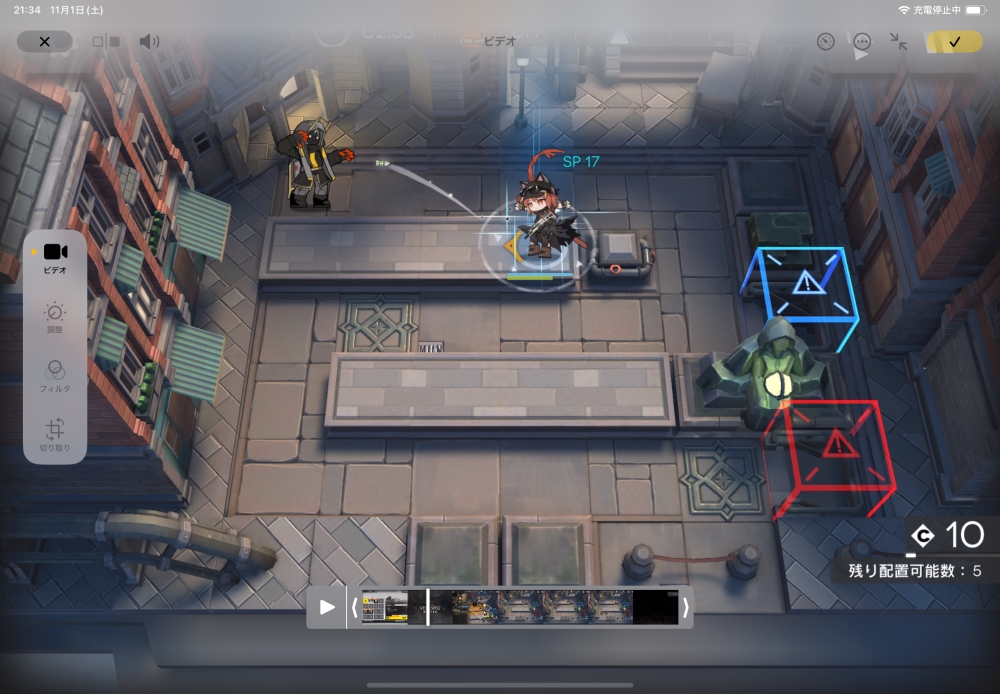Toggle the video sound speaker icon

pos(149,42)
